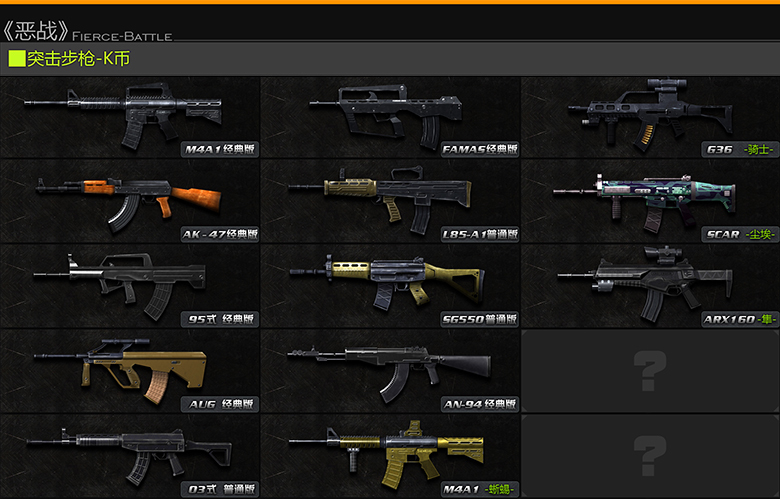Choose the SCAR -尘埃- rifle

pyautogui.click(x=650, y=202)
